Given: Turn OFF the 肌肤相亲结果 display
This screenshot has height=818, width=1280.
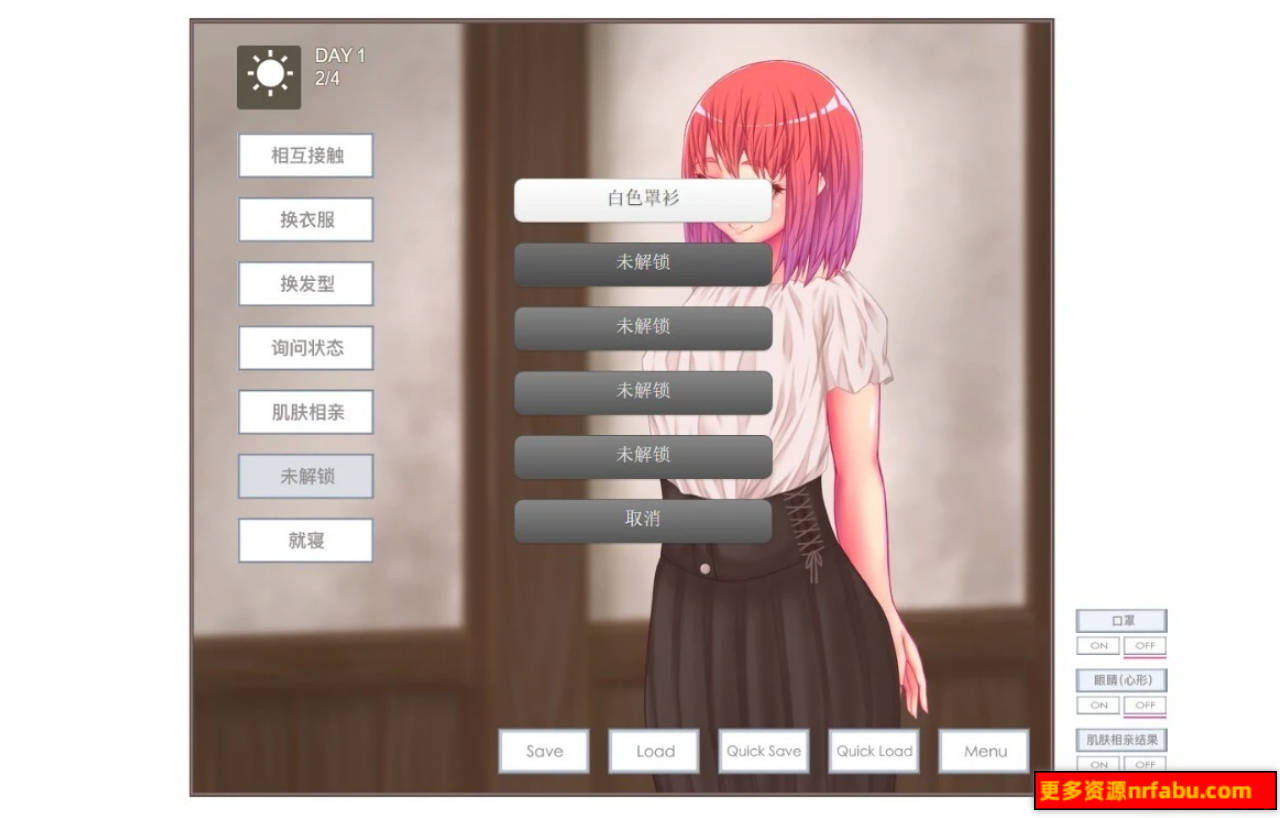Looking at the screenshot, I should (1145, 765).
